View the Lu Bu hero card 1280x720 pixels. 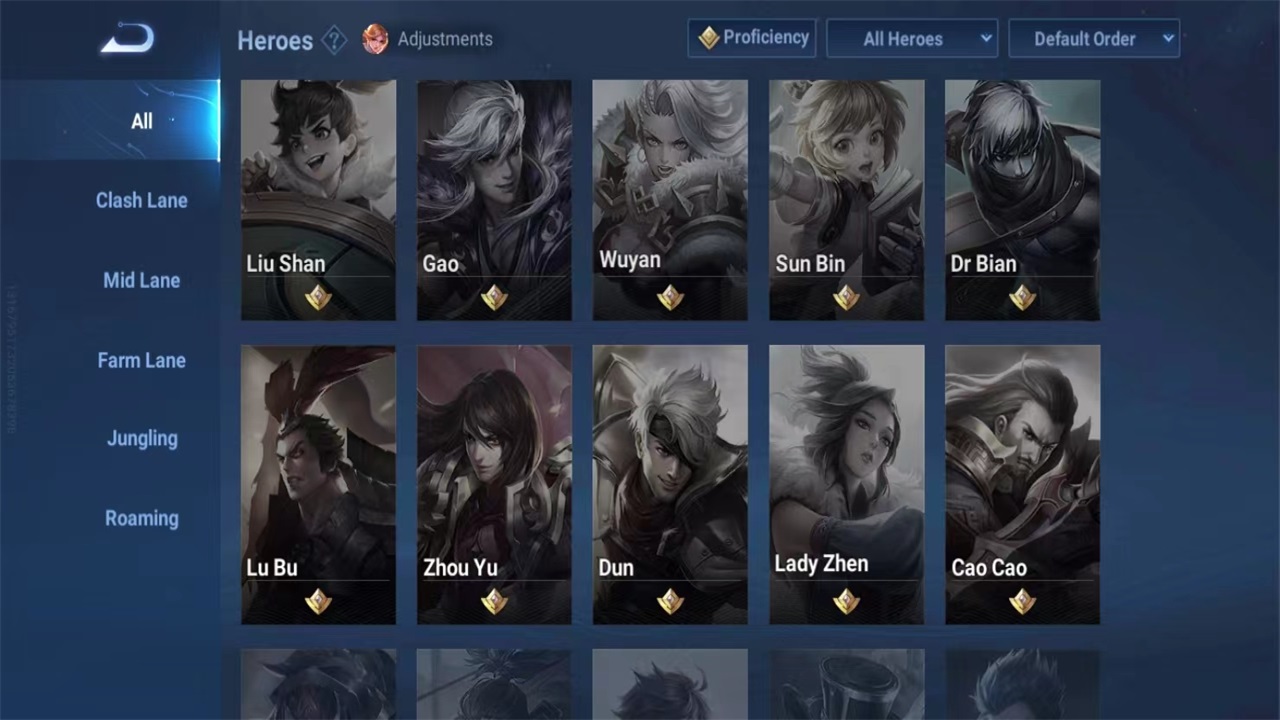[x=318, y=484]
